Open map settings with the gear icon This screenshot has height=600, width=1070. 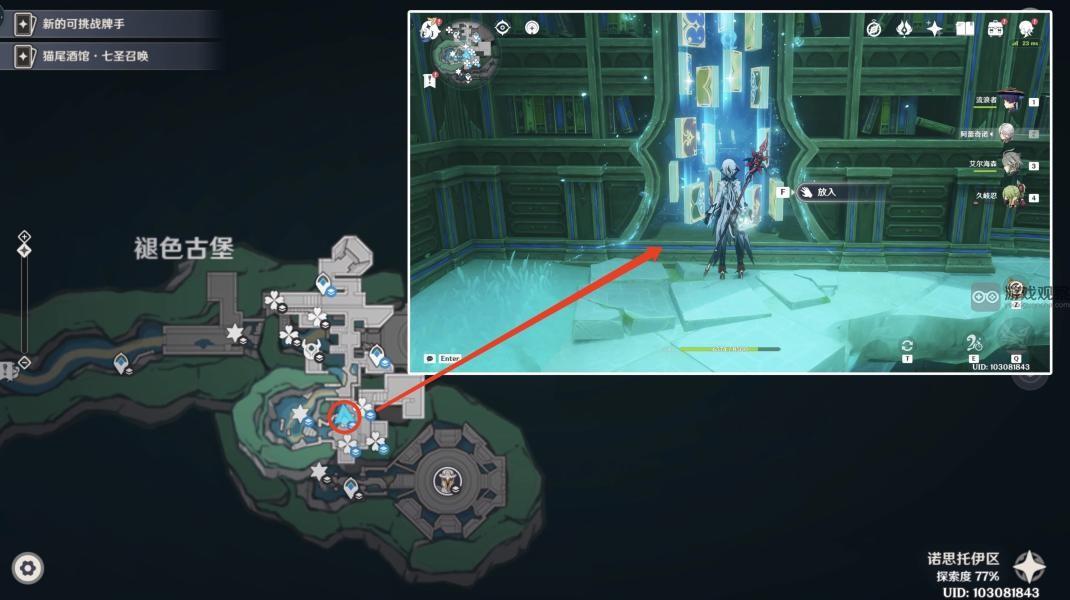pos(28,569)
